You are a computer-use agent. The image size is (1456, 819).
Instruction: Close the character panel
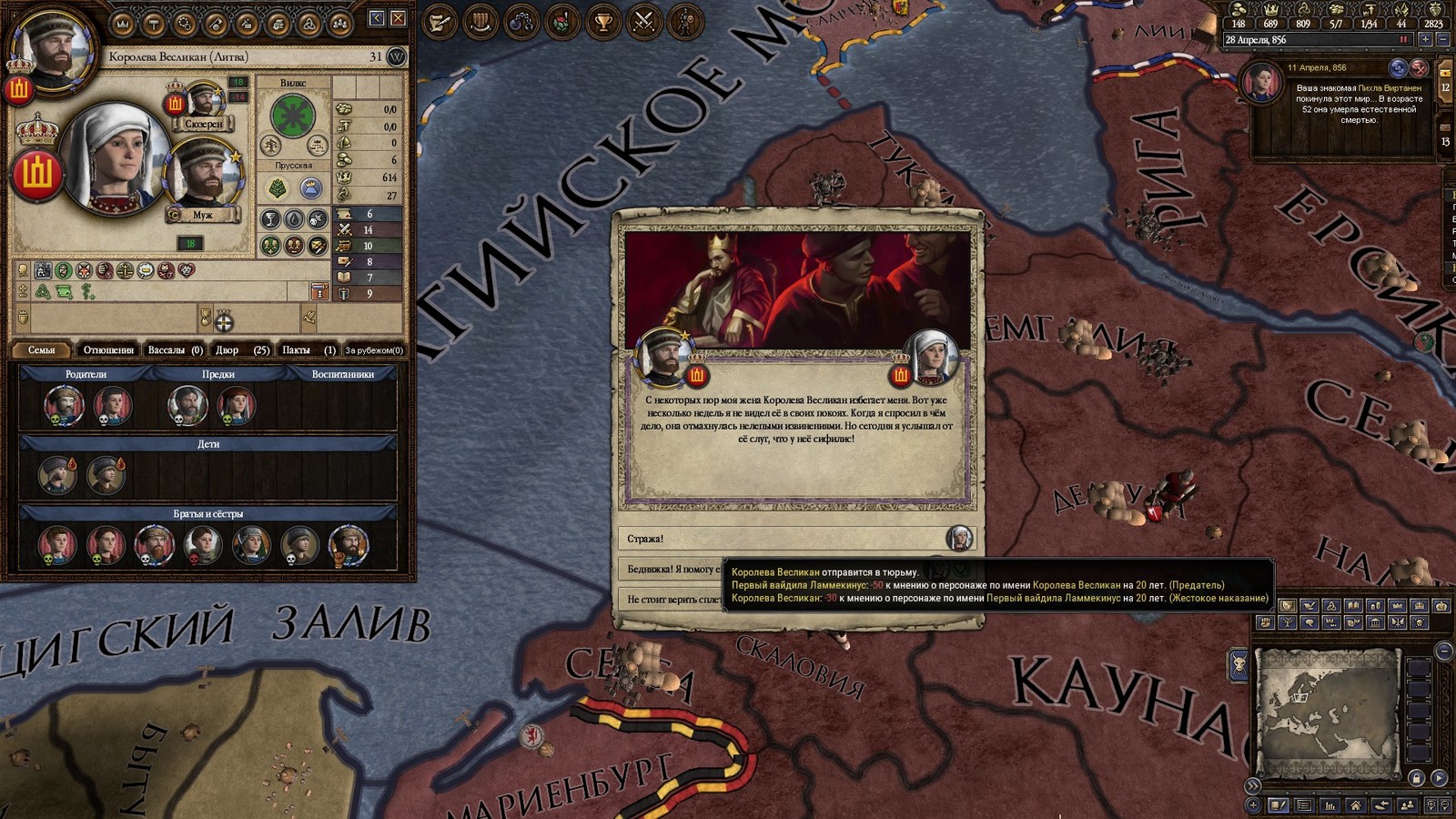pyautogui.click(x=399, y=18)
